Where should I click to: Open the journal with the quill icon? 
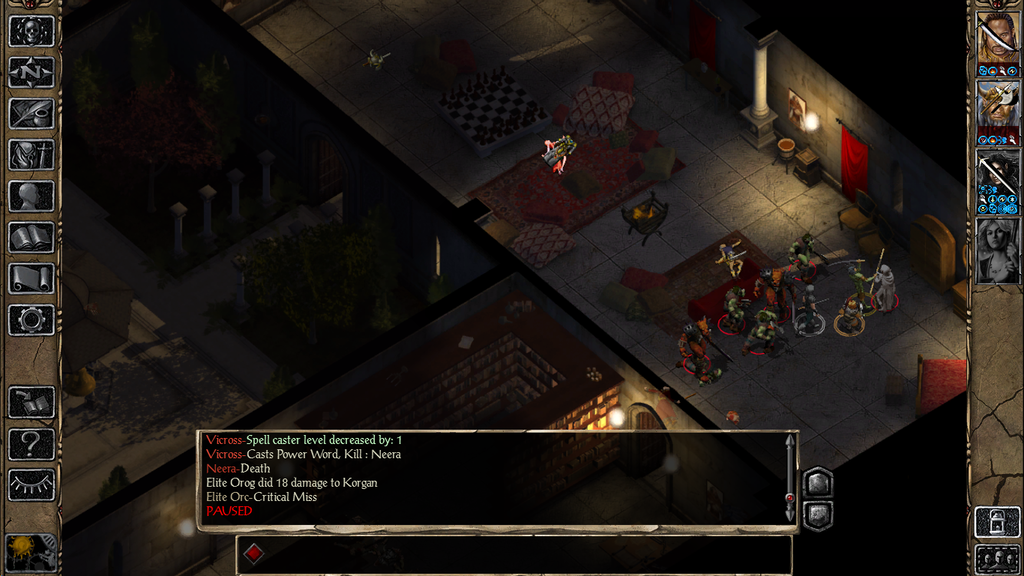31,113
